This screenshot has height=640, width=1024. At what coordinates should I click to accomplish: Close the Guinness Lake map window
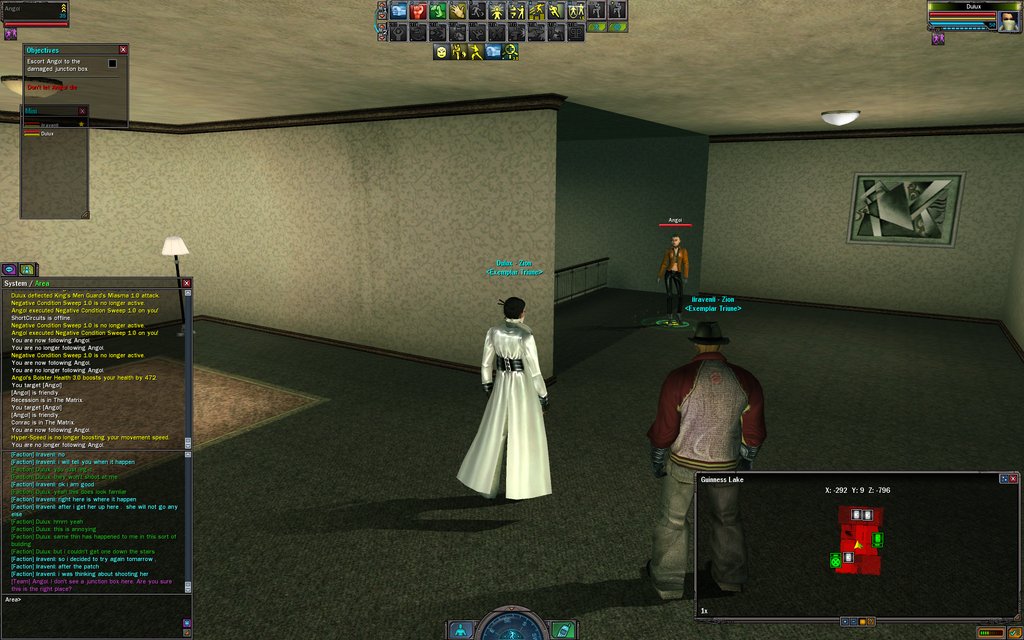point(1014,479)
